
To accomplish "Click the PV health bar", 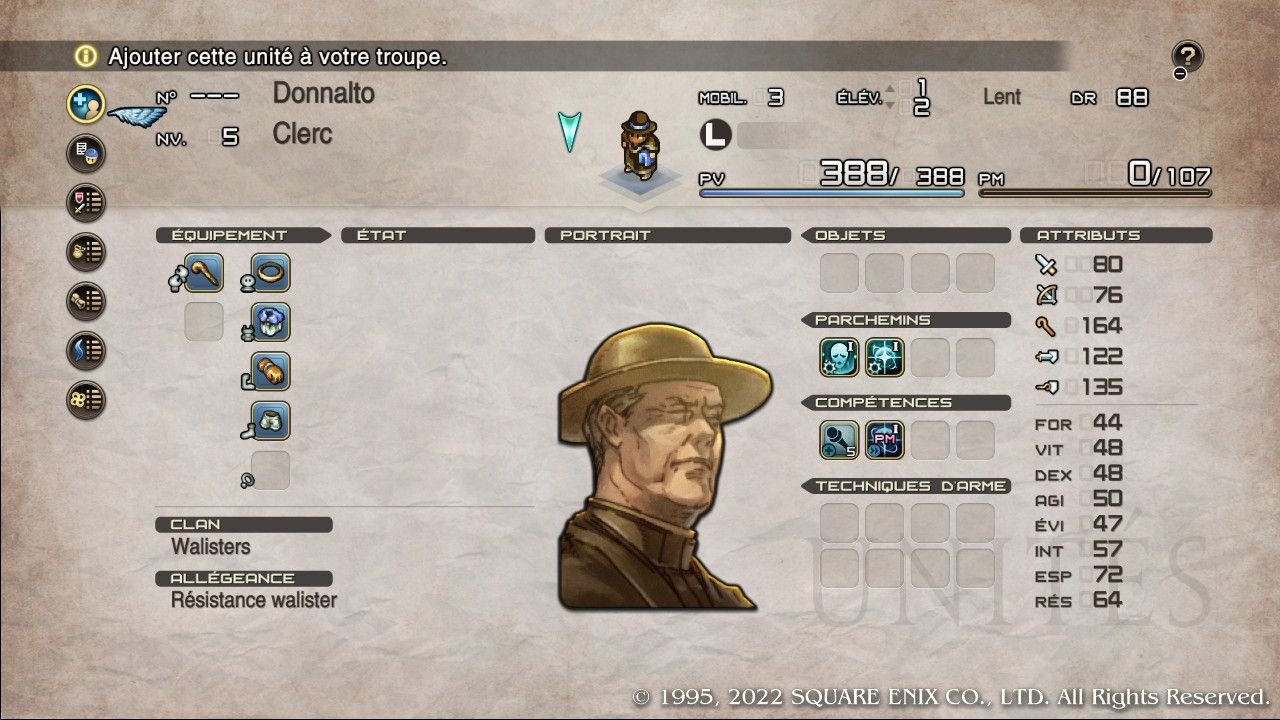I will click(830, 191).
